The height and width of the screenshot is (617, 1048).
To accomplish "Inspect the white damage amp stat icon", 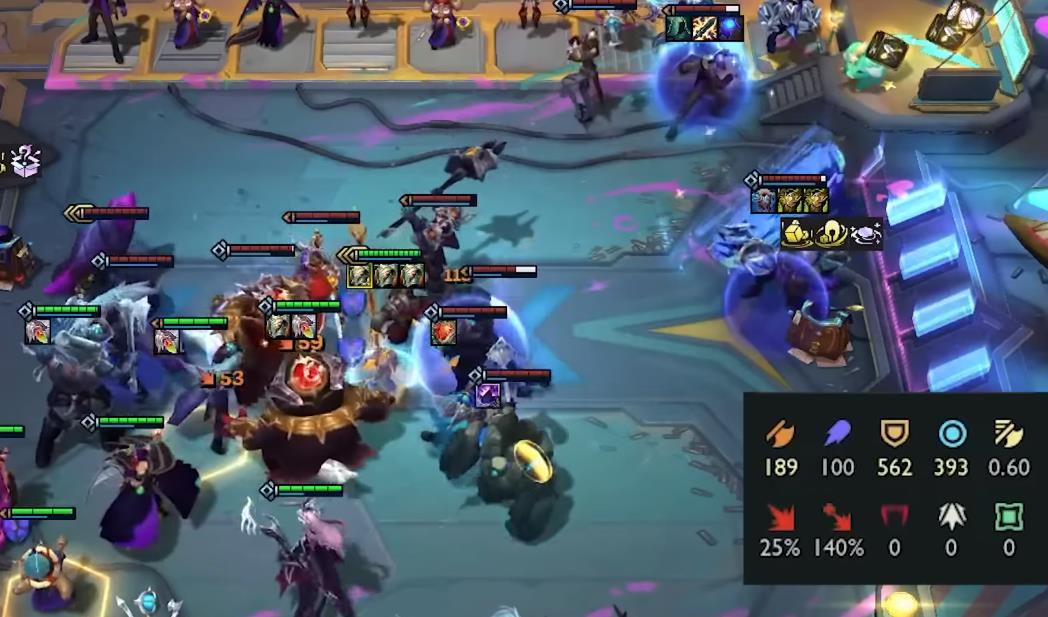I will pyautogui.click(x=951, y=517).
